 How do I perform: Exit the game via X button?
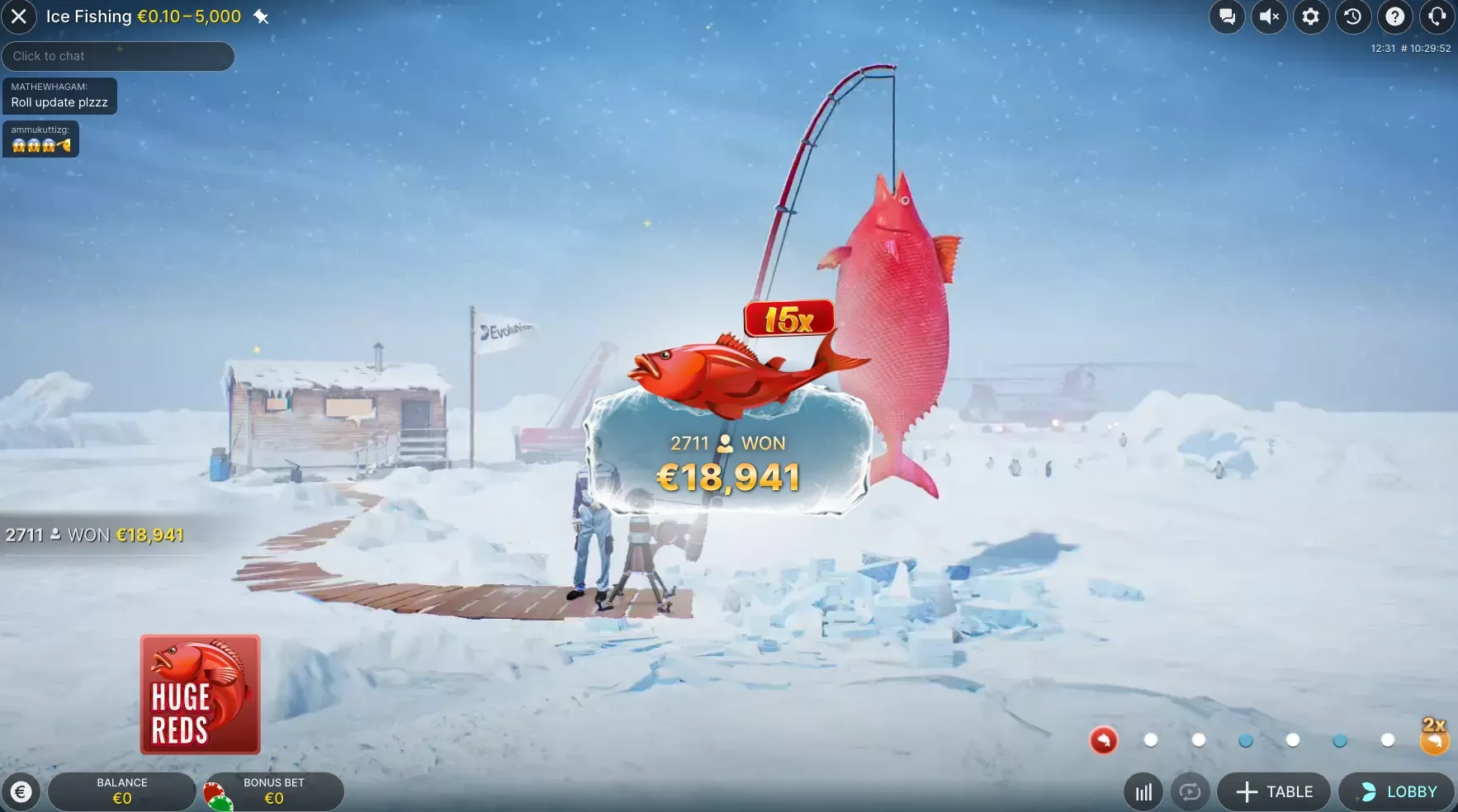point(19,17)
